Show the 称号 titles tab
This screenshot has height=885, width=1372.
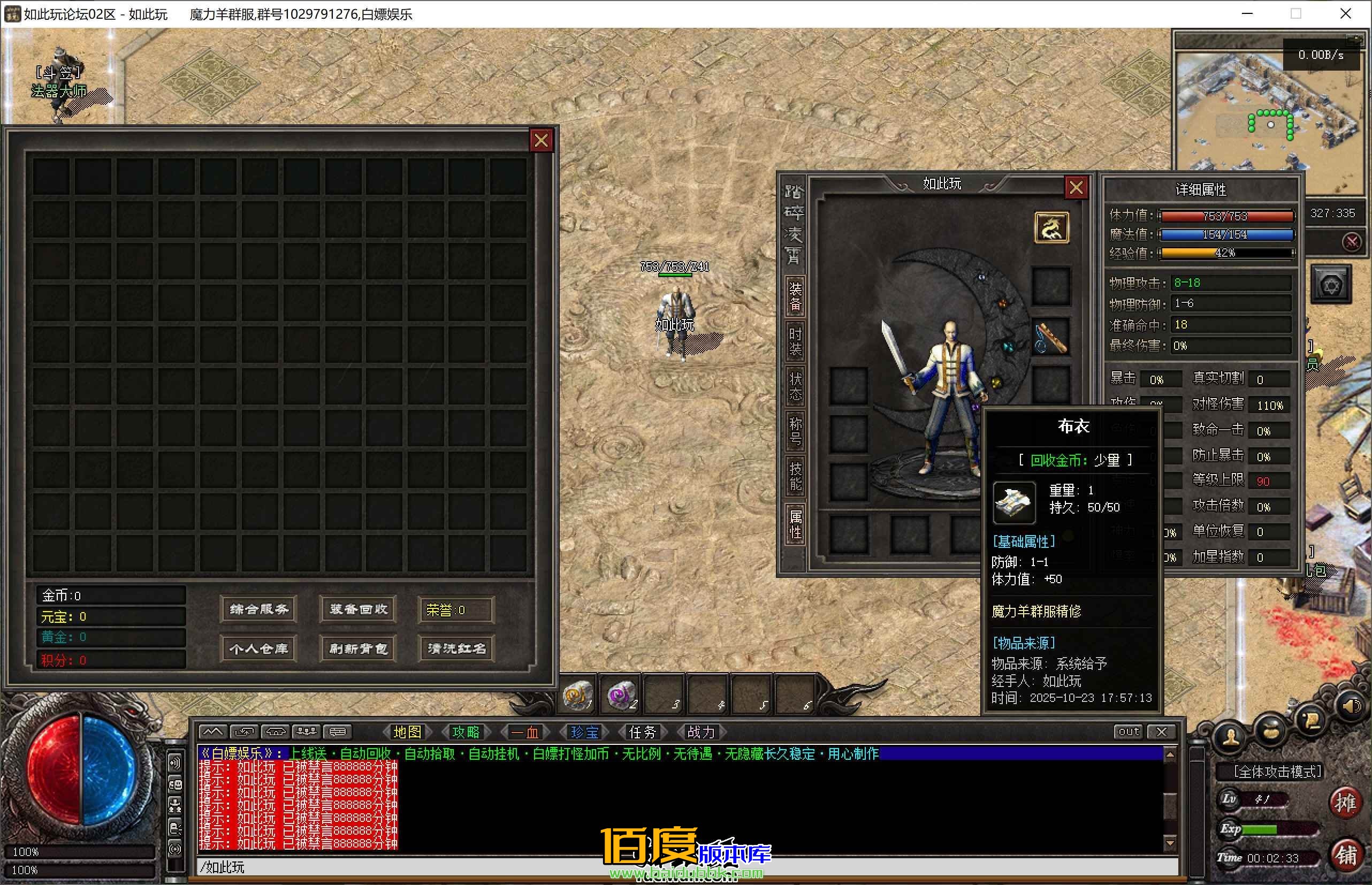[795, 432]
